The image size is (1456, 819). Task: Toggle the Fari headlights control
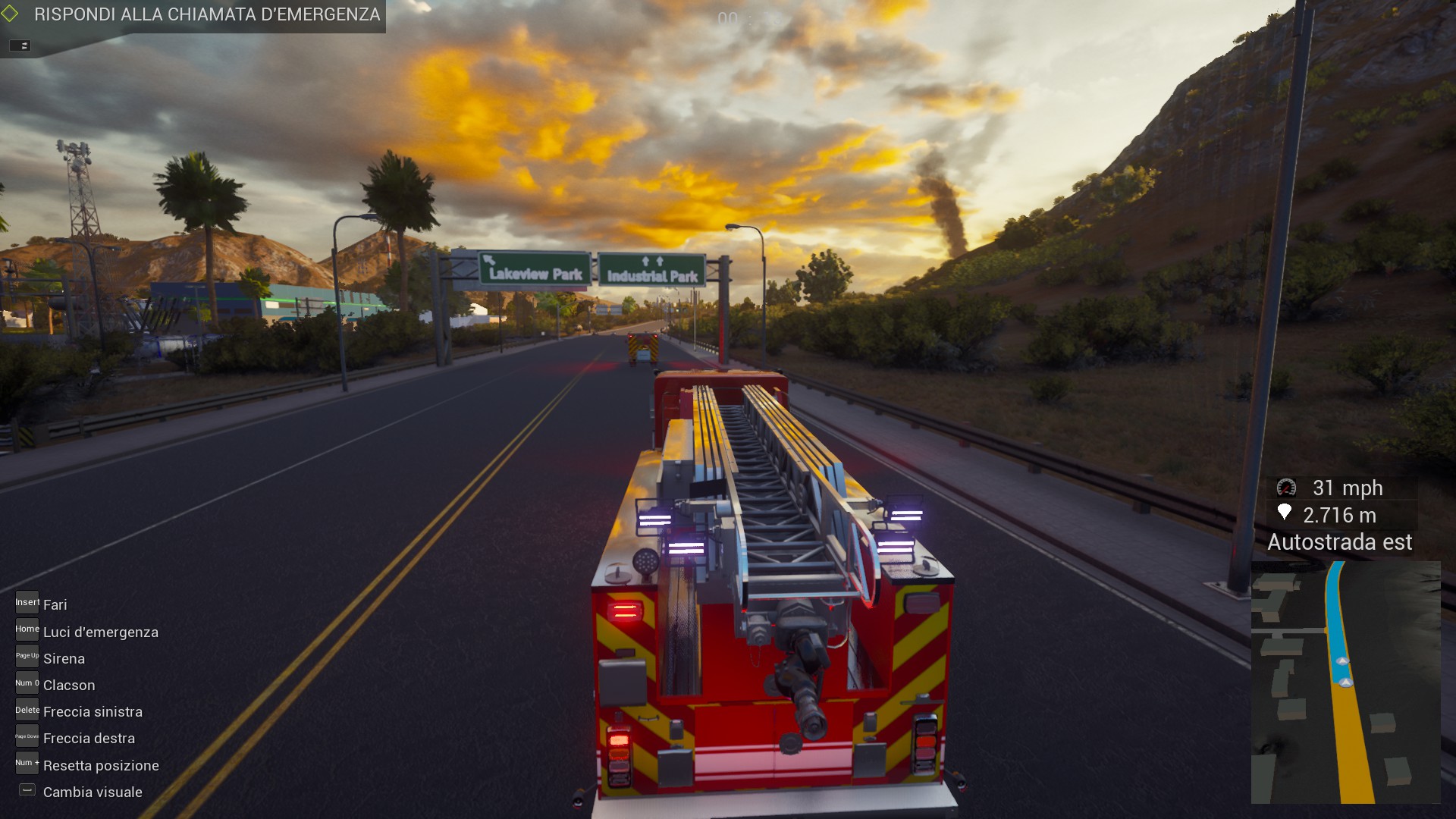[x=55, y=604]
